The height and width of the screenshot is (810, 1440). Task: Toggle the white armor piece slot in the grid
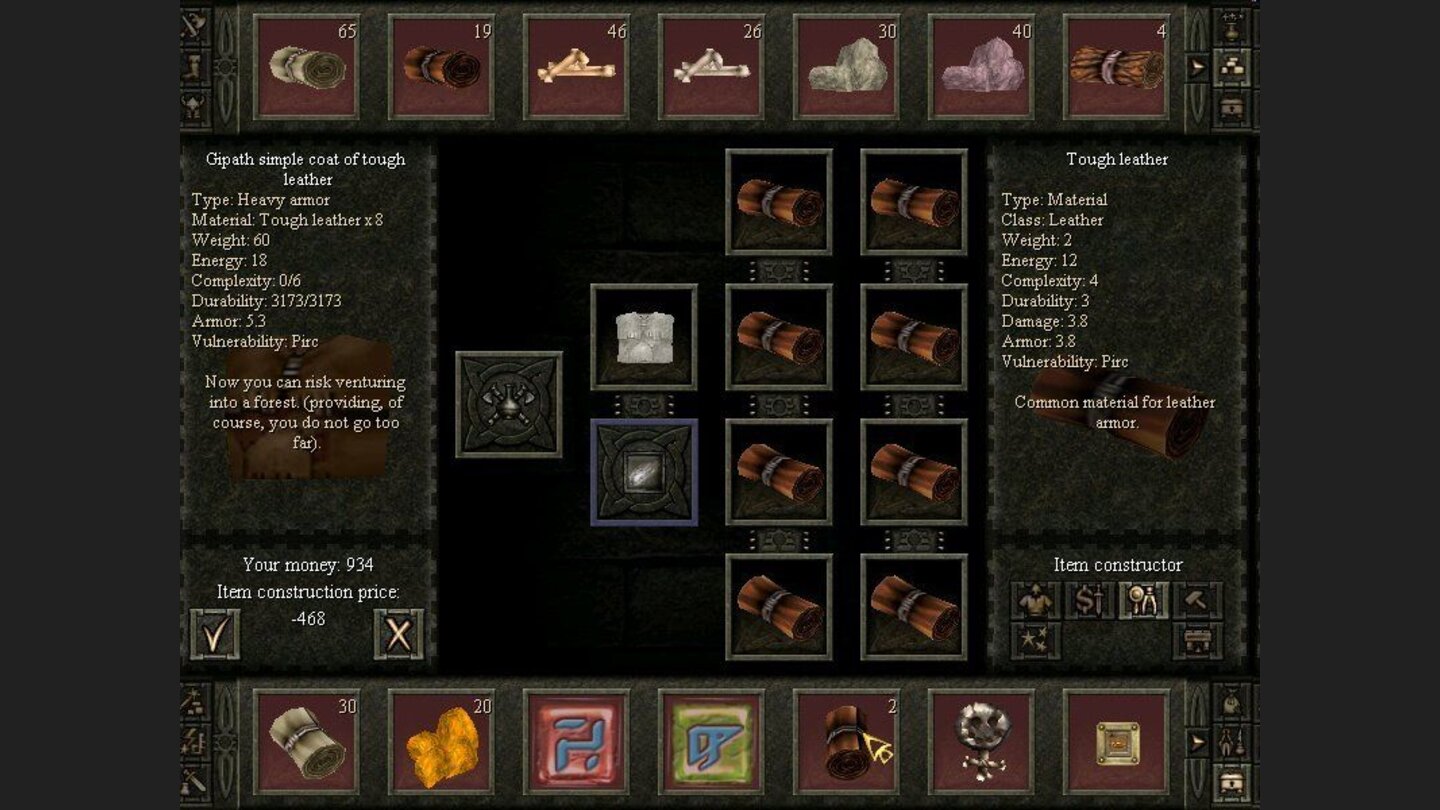tap(644, 335)
